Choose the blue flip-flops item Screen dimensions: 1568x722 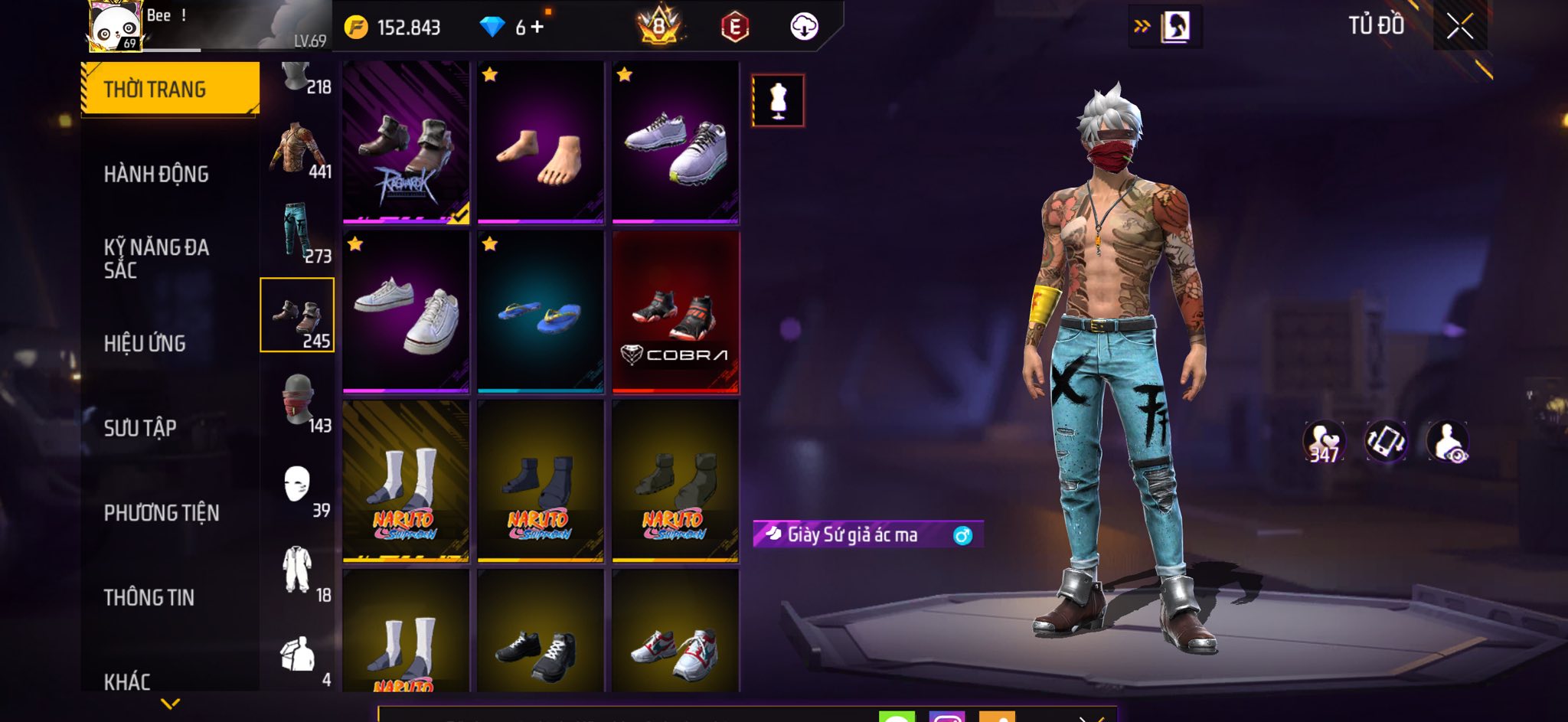(x=541, y=312)
